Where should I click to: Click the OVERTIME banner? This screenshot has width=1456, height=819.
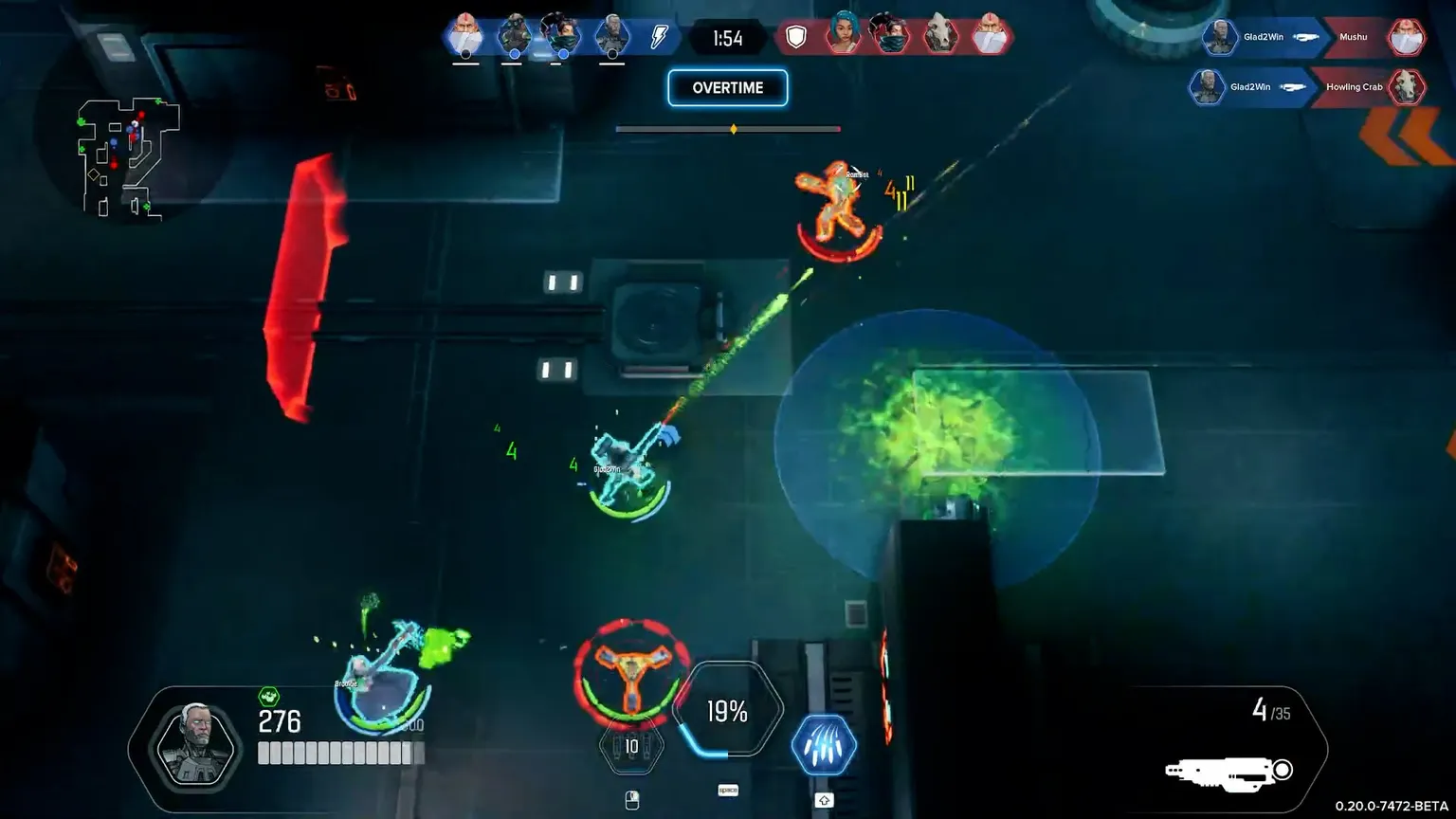pyautogui.click(x=728, y=87)
